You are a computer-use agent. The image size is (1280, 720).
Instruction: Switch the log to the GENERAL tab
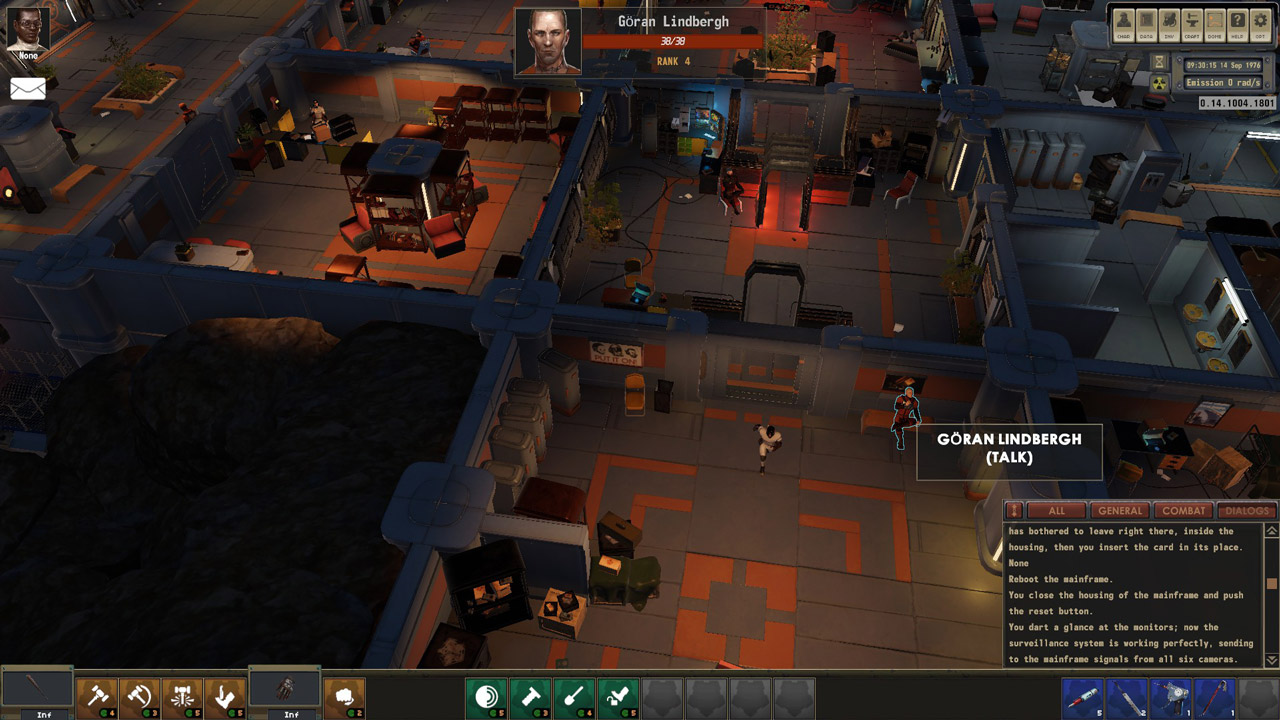[x=1119, y=511]
